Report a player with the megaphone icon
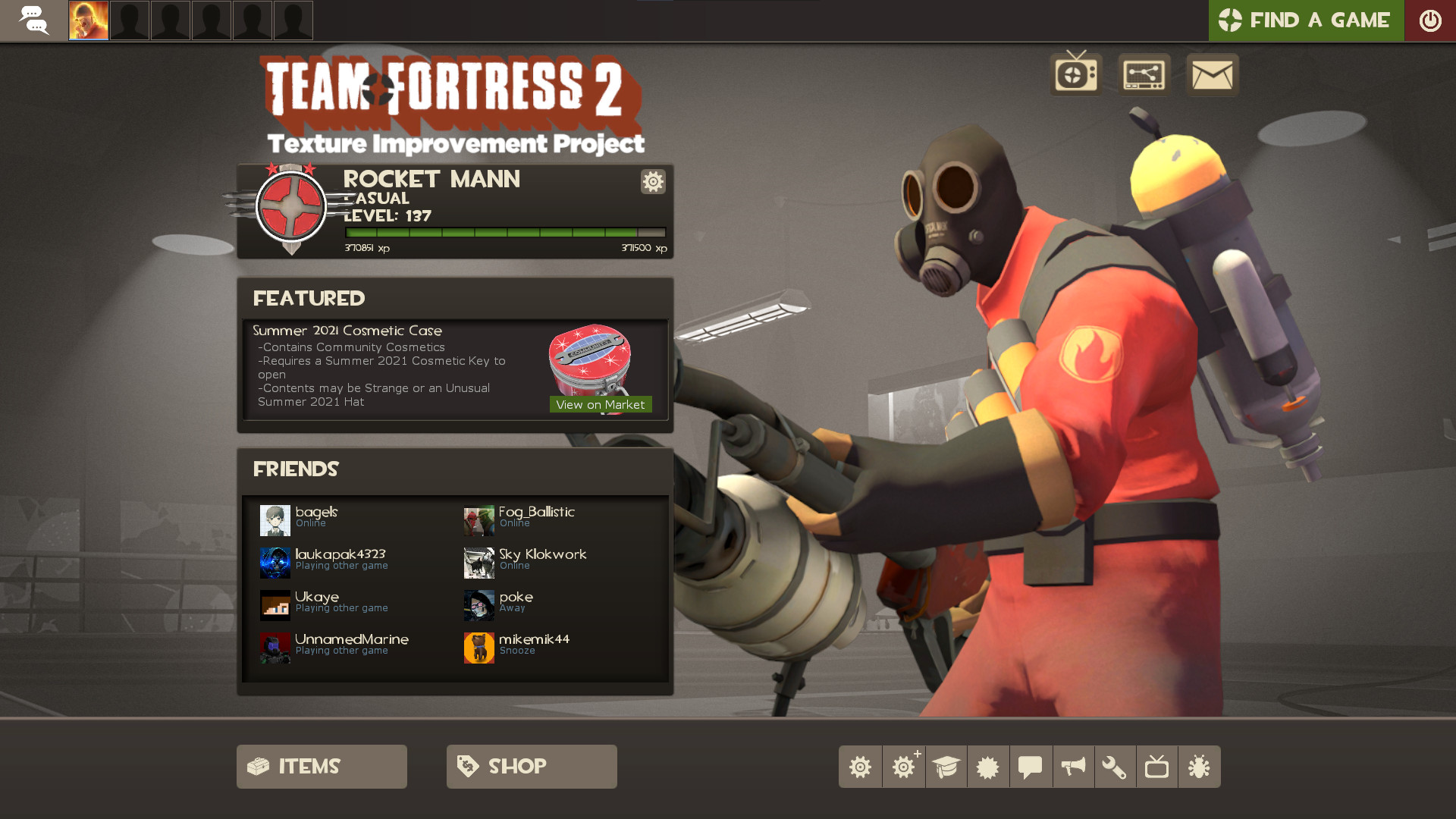Screen dimensions: 1456x819 [1072, 766]
